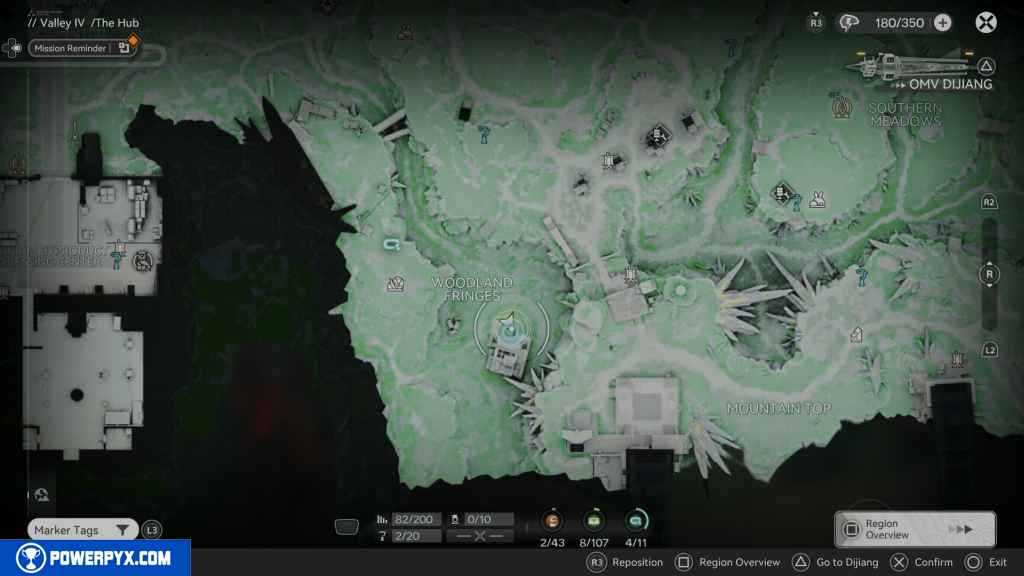Click the teal loop marker near Woodland Fringes
This screenshot has width=1024, height=576.
point(391,244)
